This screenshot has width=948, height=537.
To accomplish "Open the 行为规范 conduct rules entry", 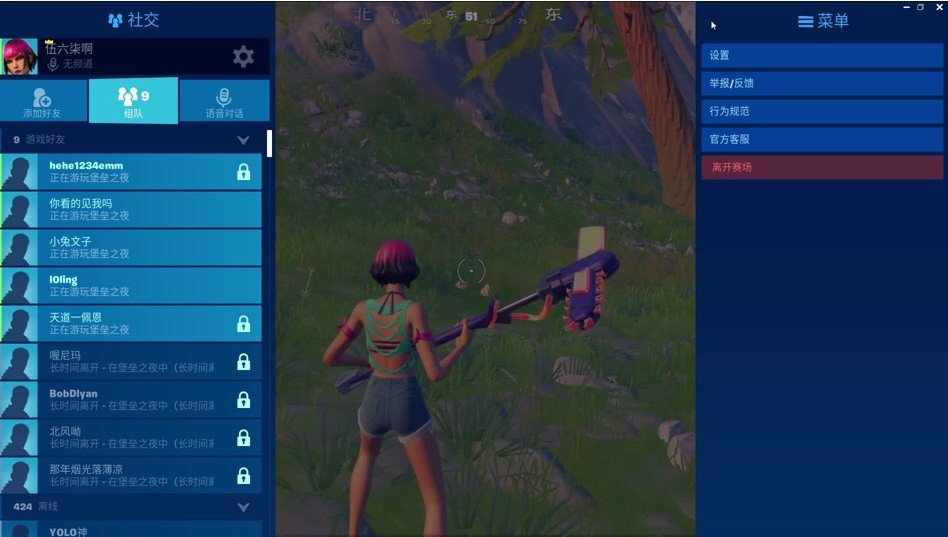I will pyautogui.click(x=822, y=112).
